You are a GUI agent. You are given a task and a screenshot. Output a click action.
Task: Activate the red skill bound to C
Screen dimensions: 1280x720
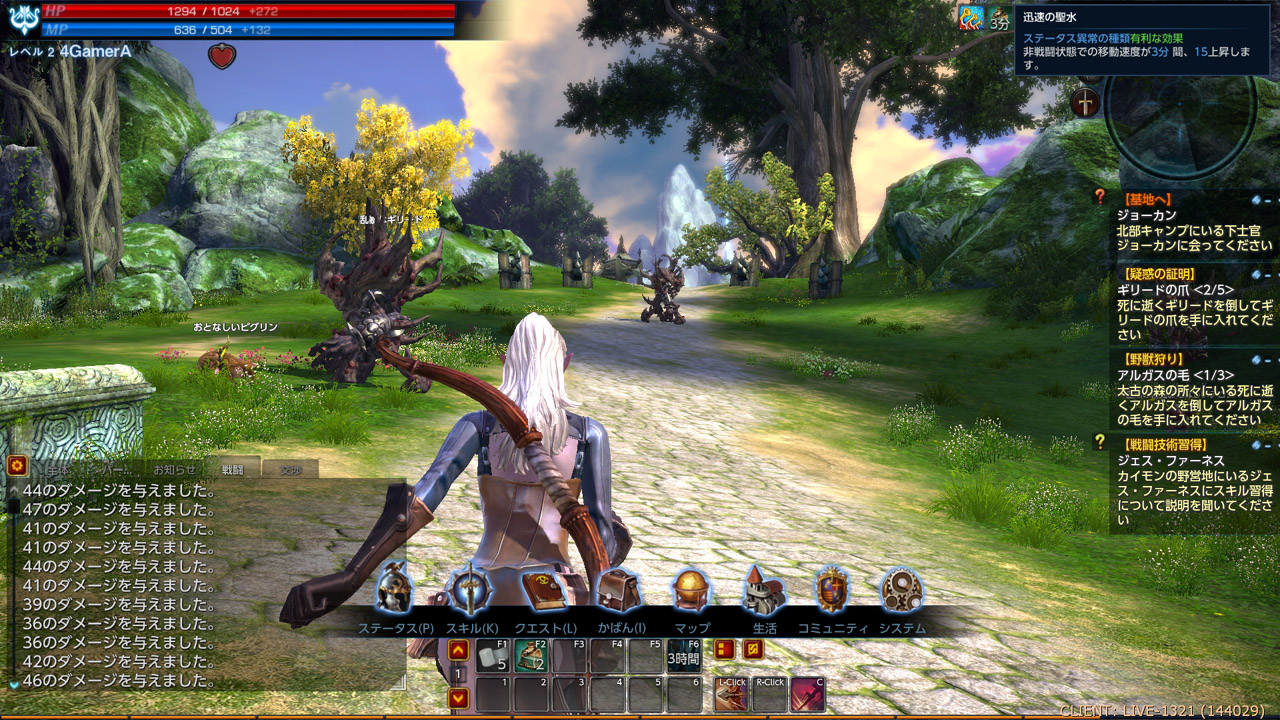click(x=807, y=694)
